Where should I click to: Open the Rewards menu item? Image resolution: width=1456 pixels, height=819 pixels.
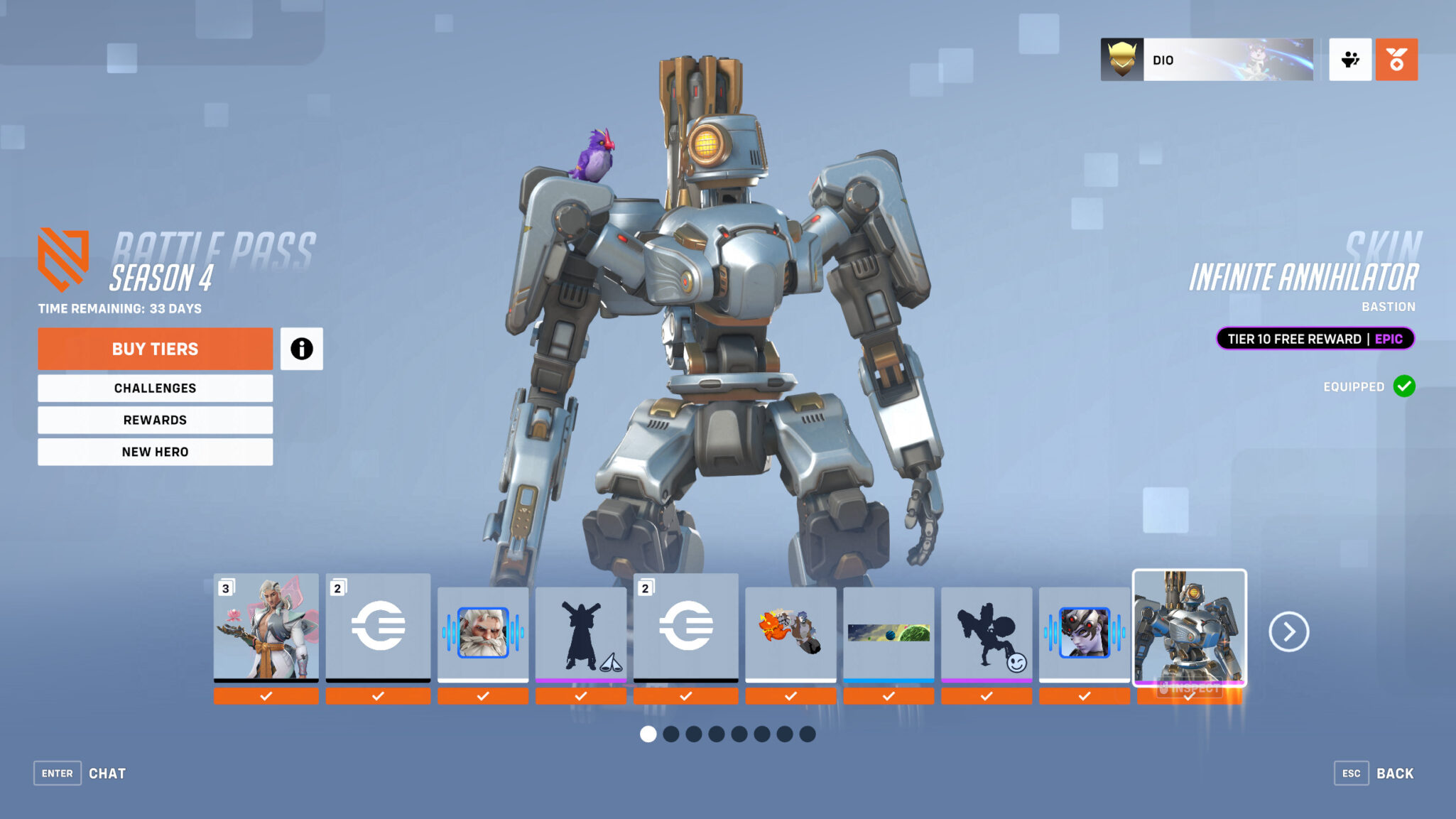click(155, 420)
